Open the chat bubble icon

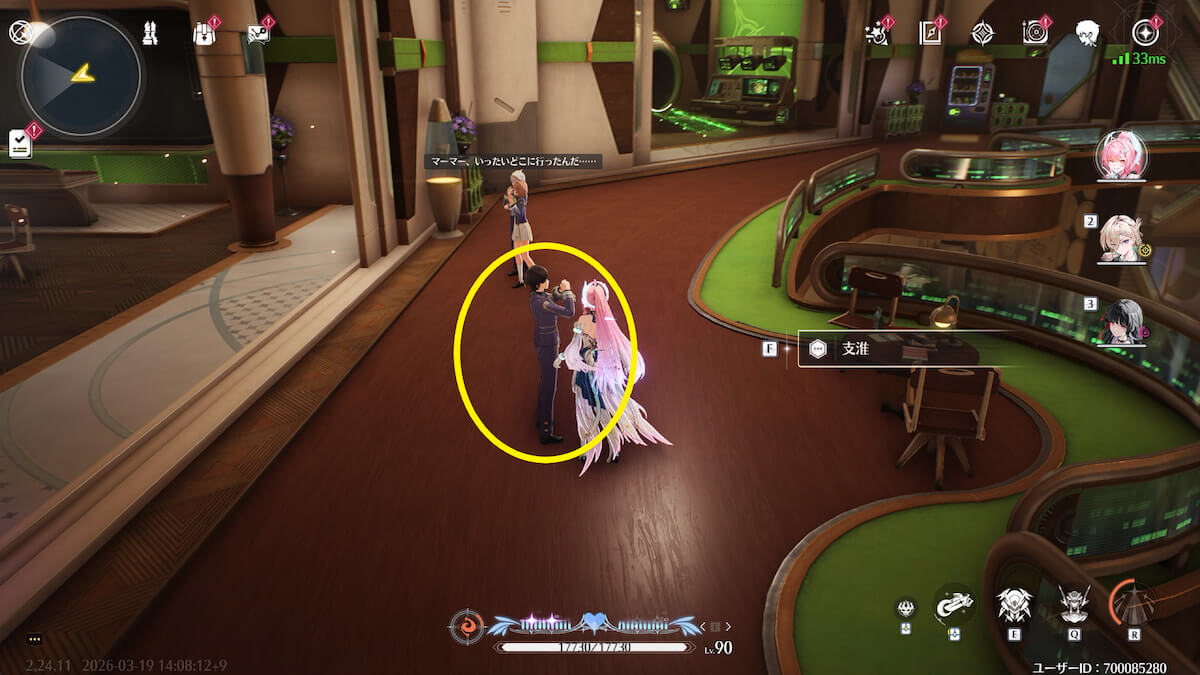coord(258,33)
